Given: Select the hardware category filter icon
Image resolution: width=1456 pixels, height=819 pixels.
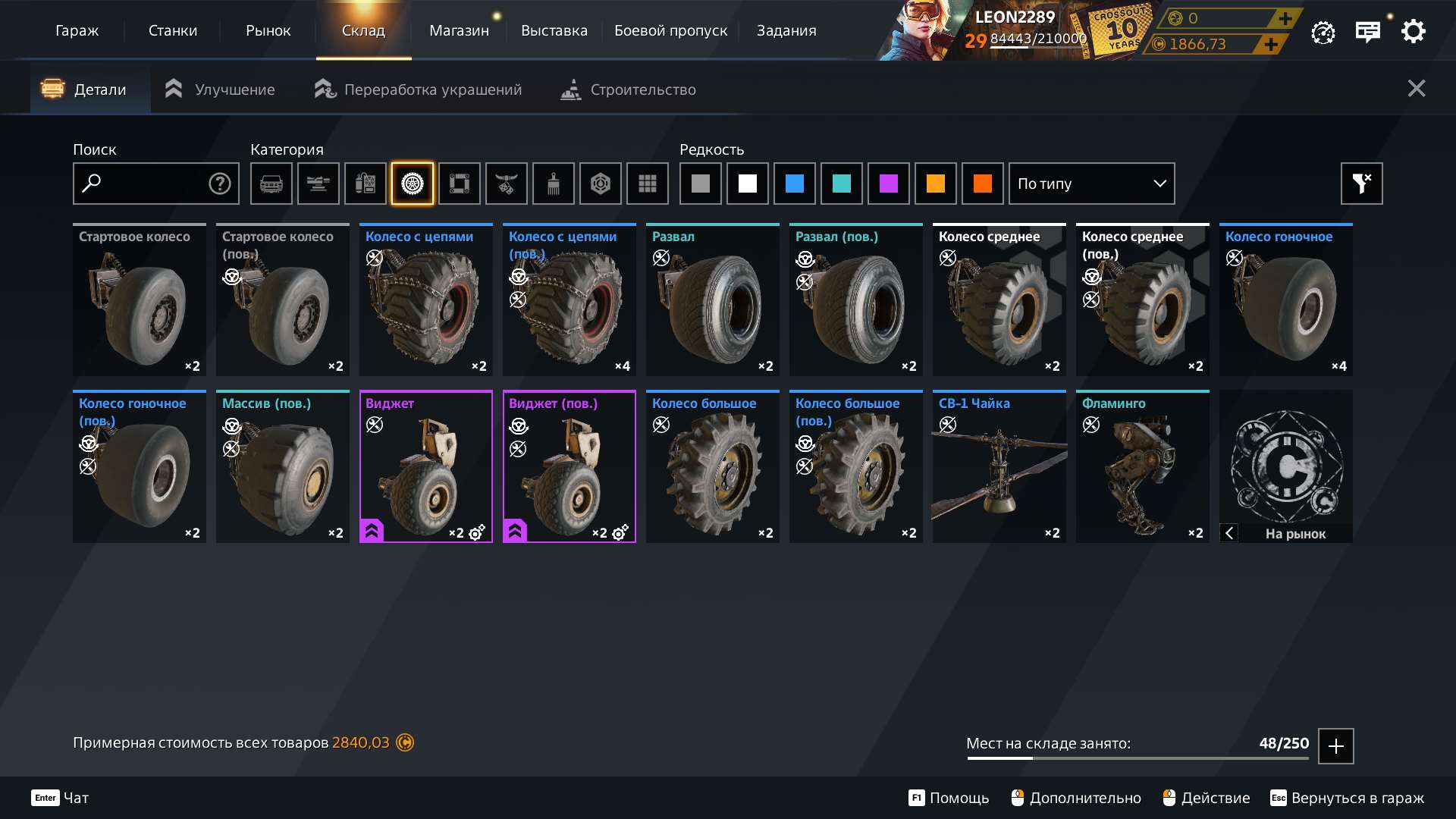Looking at the screenshot, I should point(366,184).
